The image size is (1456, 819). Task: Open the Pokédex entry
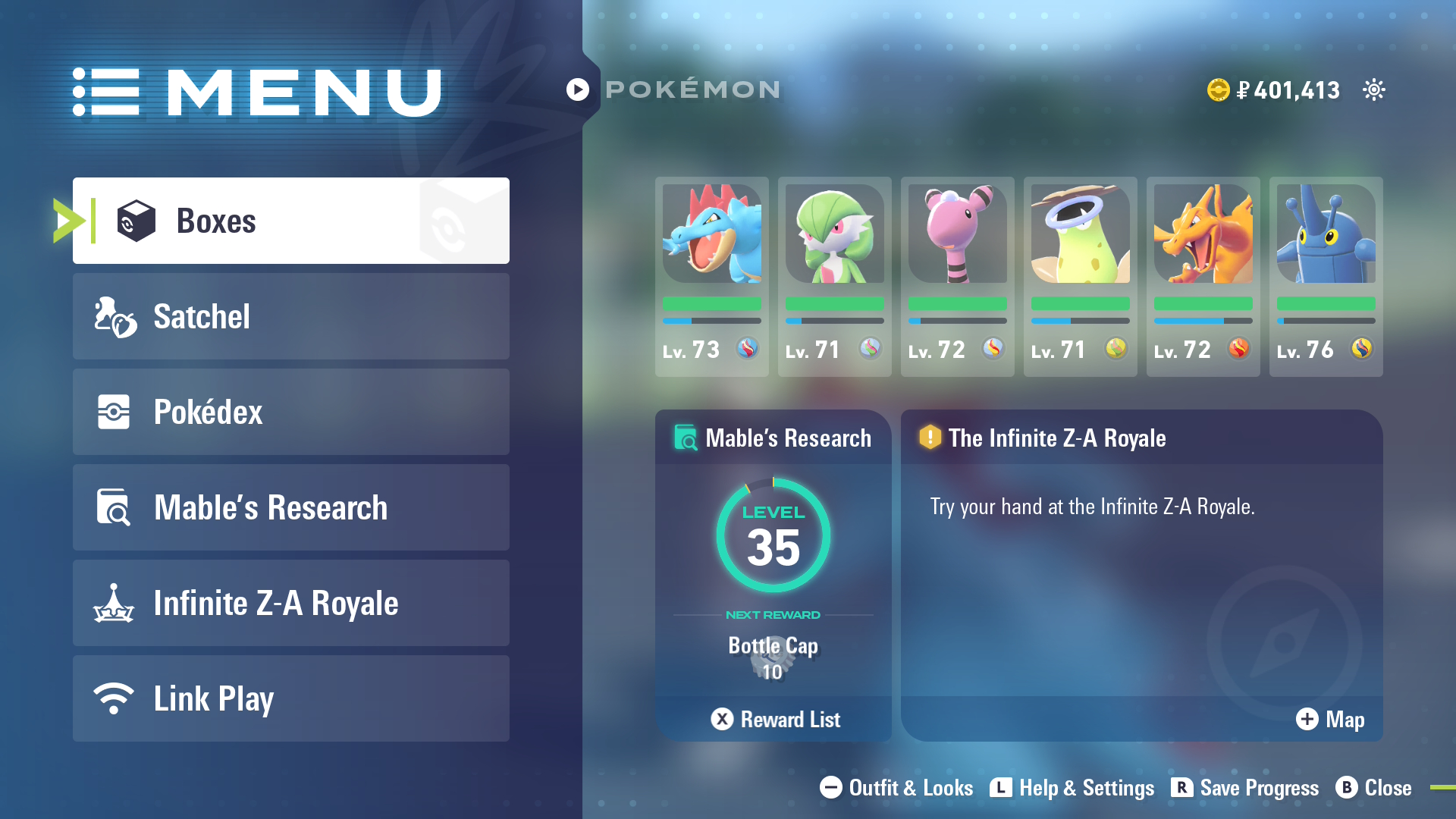point(290,412)
